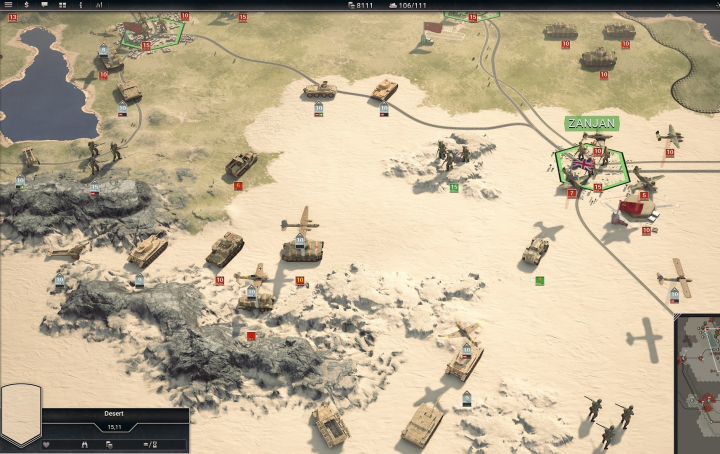Select the Zanjan city label

coord(591,123)
